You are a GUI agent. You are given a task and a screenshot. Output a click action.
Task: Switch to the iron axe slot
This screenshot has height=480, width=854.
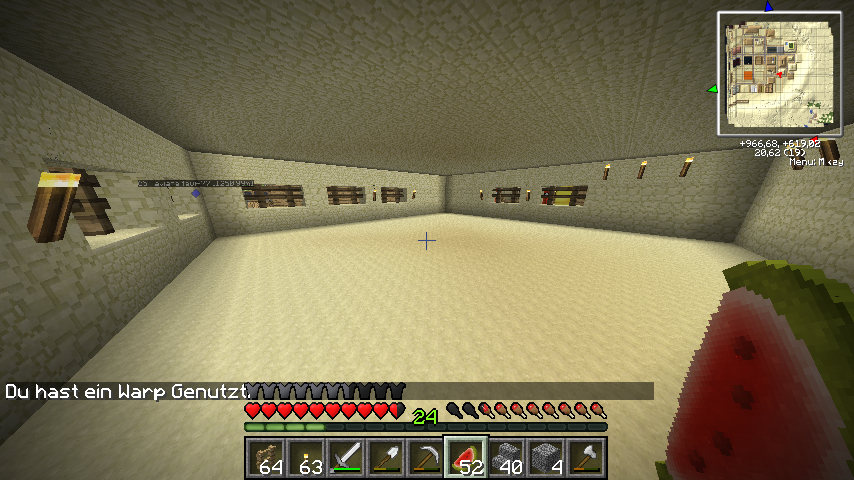coord(586,457)
